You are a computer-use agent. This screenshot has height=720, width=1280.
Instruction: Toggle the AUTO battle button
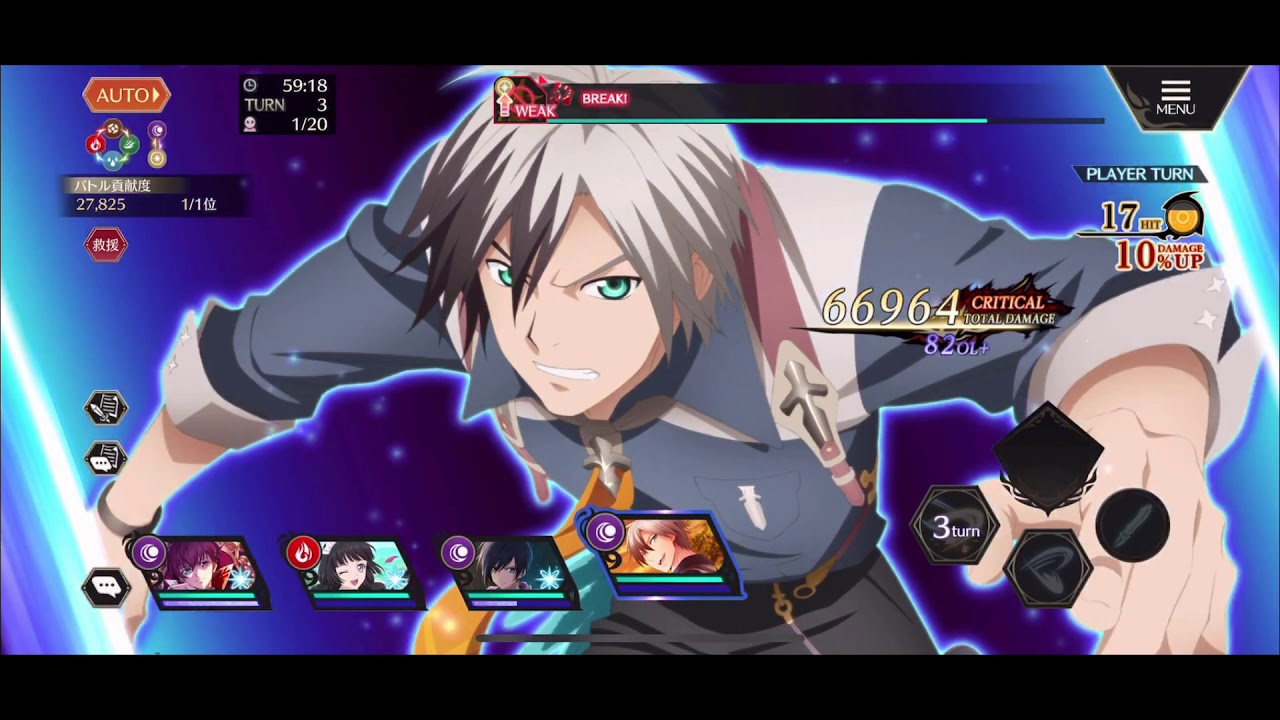126,96
